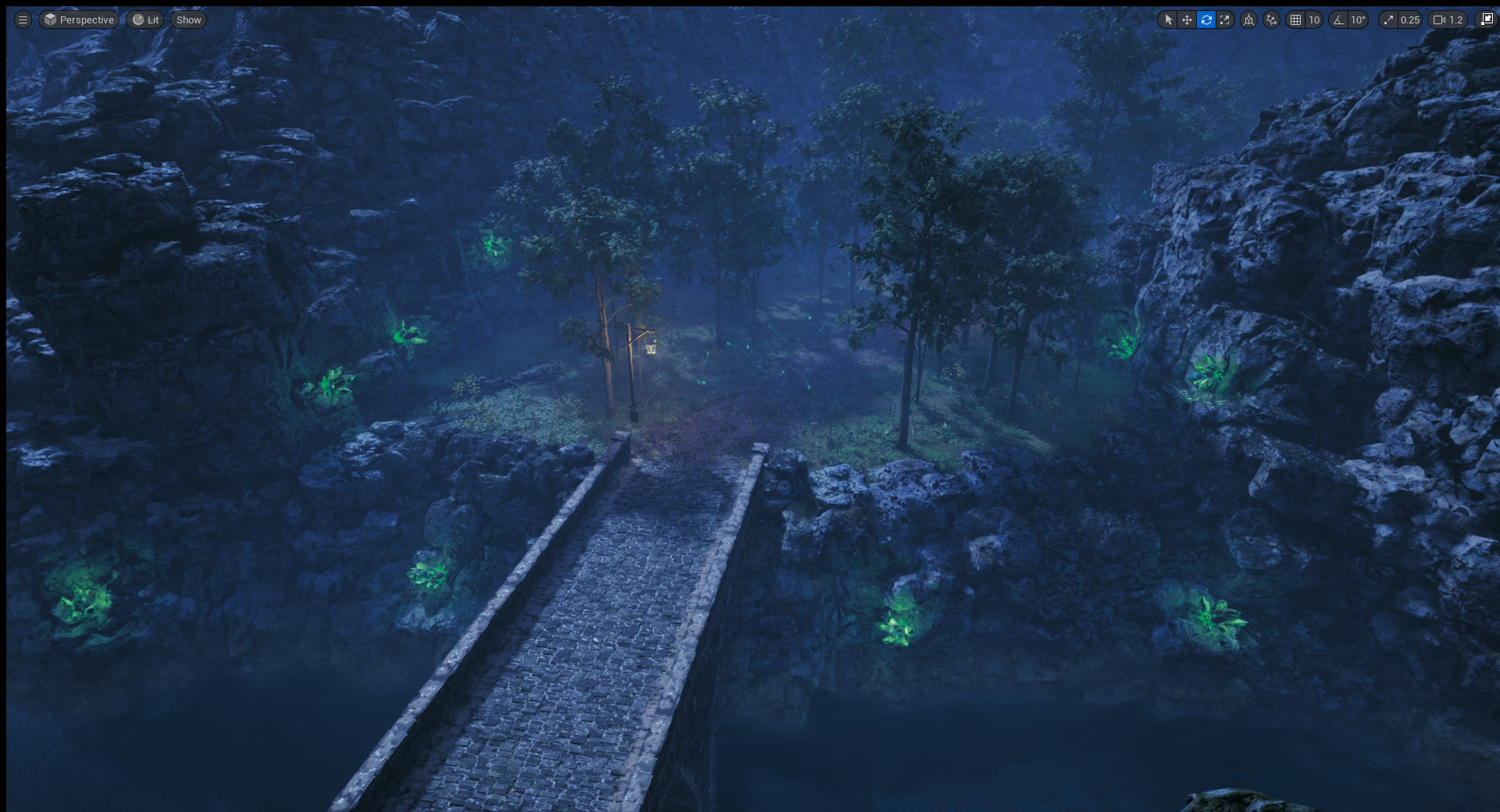Toggle rotation angle snapping
Image resolution: width=1500 pixels, height=812 pixels.
click(x=1339, y=20)
